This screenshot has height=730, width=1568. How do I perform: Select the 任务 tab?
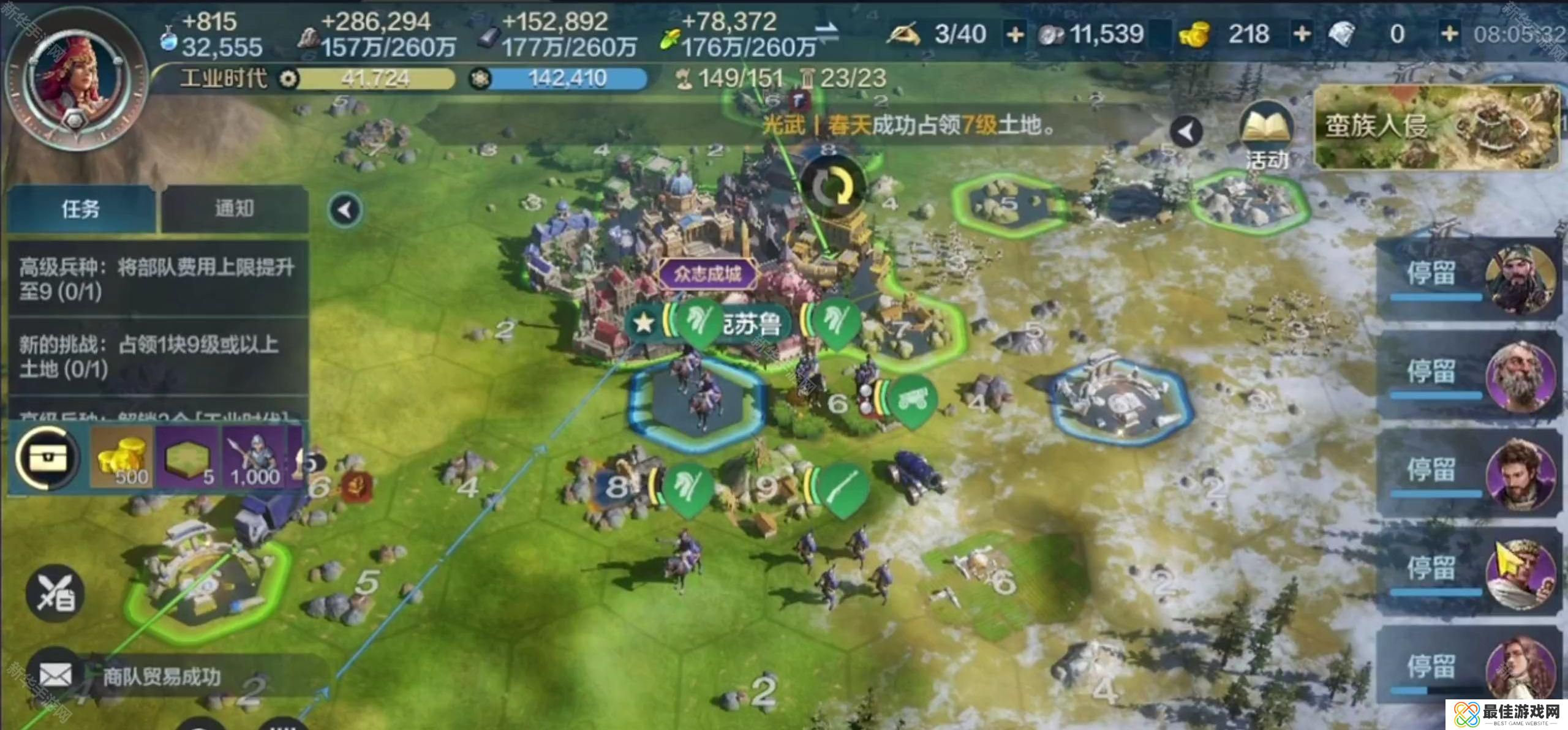80,209
